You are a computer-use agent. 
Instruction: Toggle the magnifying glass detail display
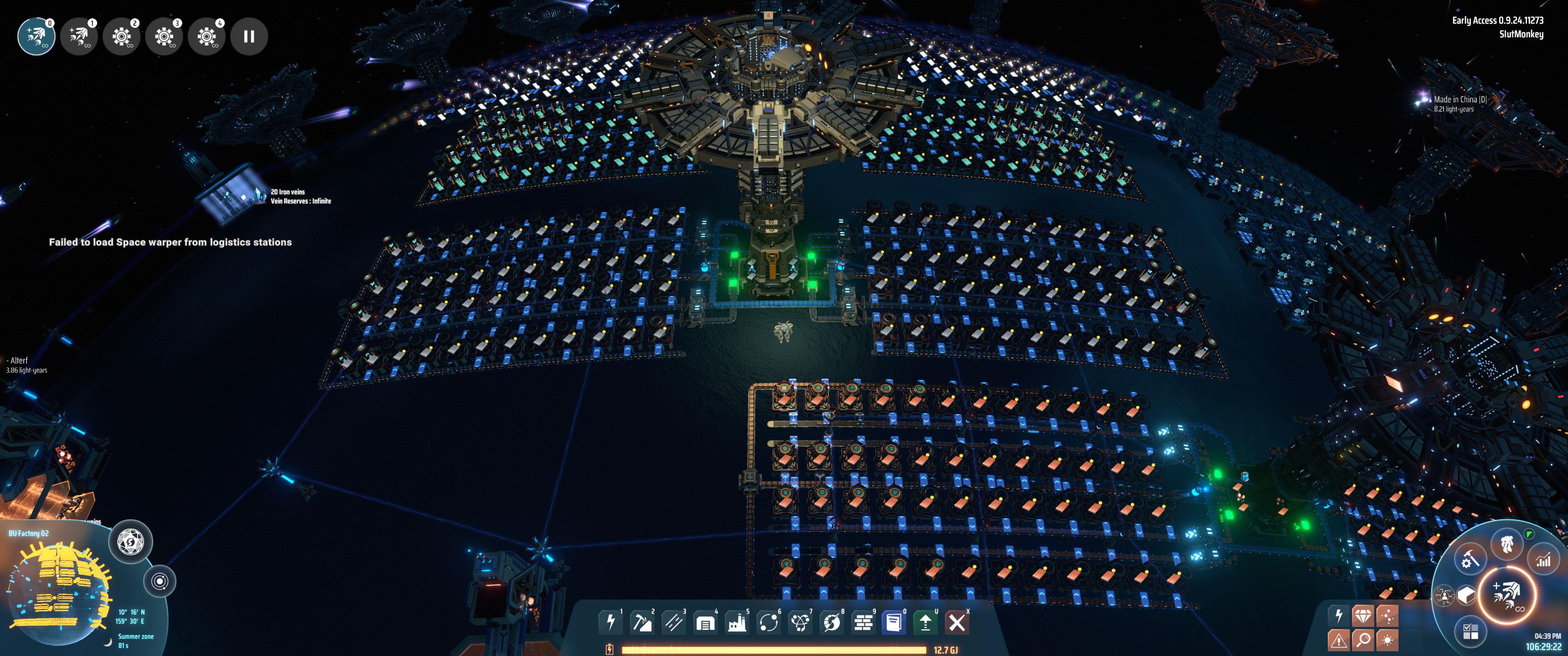(1363, 640)
